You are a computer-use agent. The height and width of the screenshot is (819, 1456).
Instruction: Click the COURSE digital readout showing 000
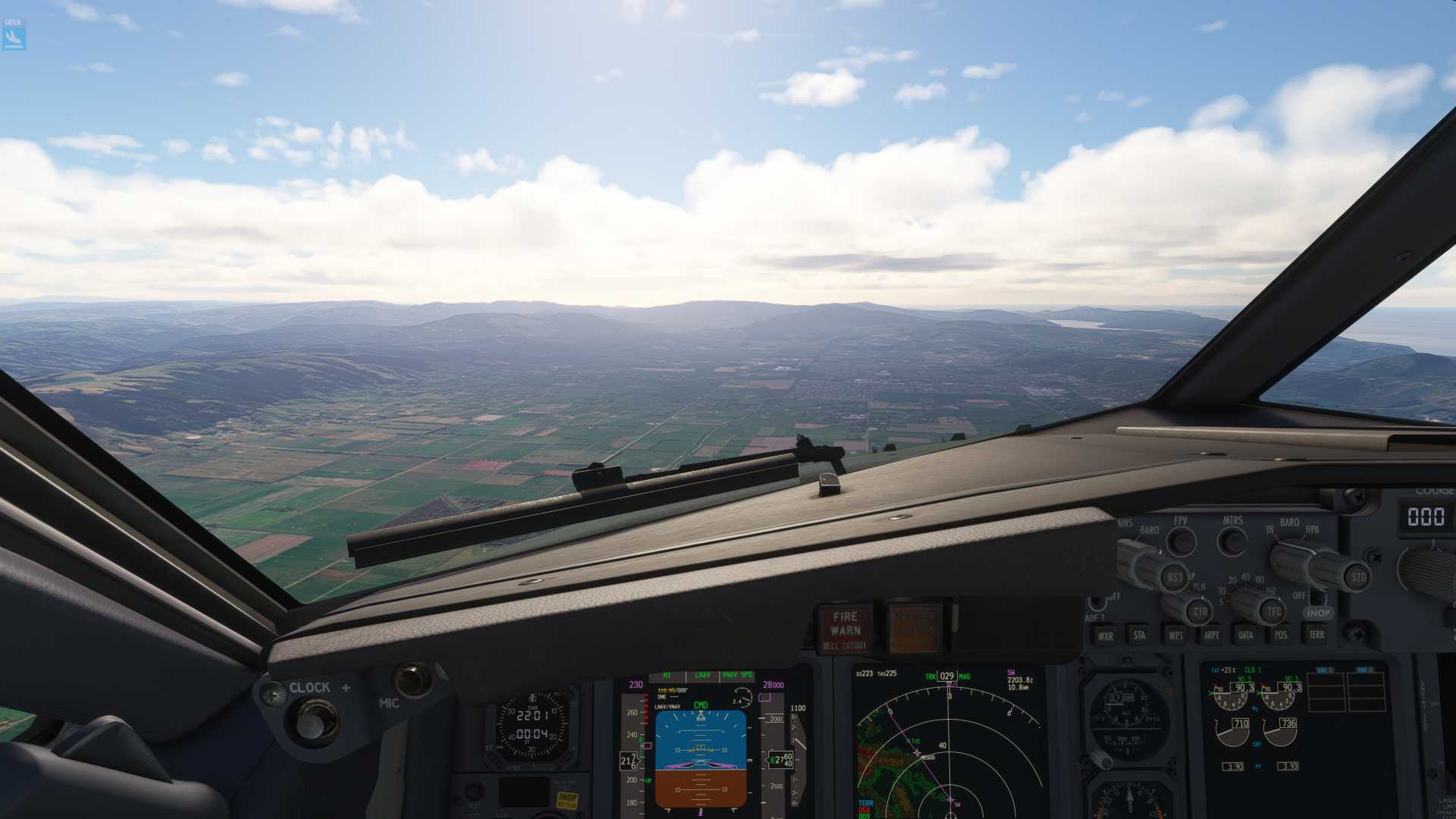(1426, 516)
